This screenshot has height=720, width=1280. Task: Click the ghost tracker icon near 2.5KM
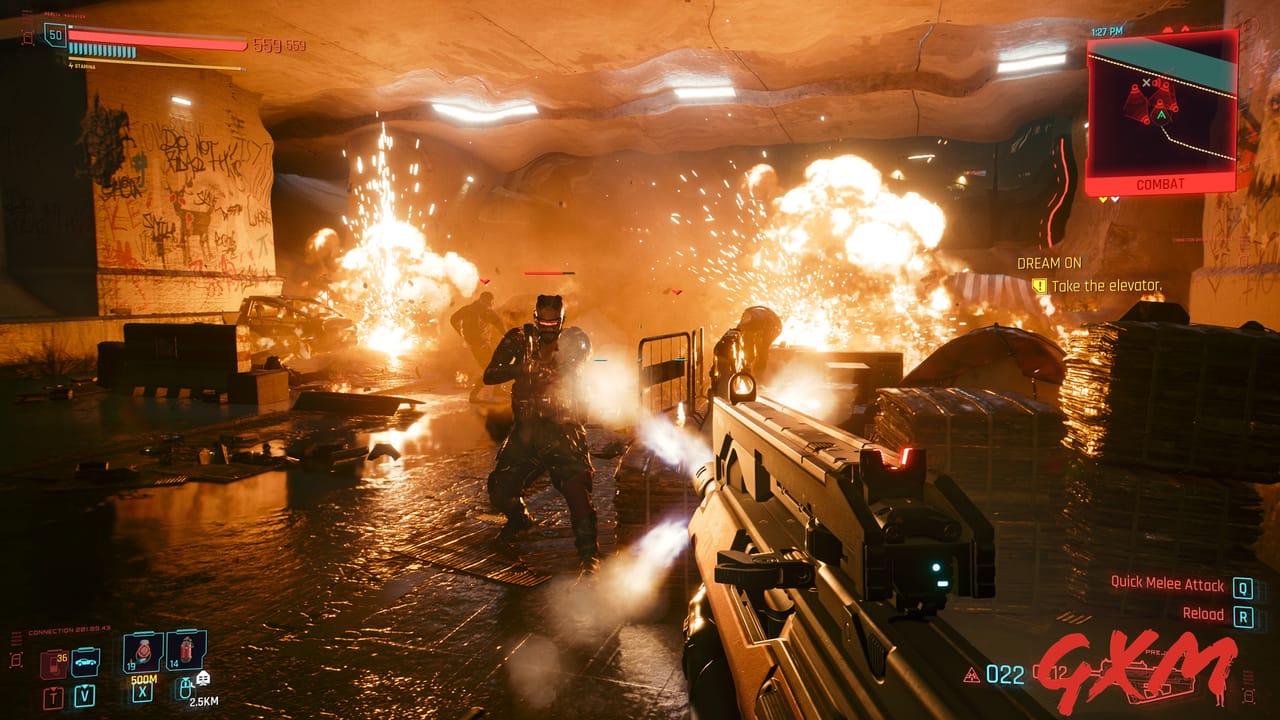tap(202, 679)
